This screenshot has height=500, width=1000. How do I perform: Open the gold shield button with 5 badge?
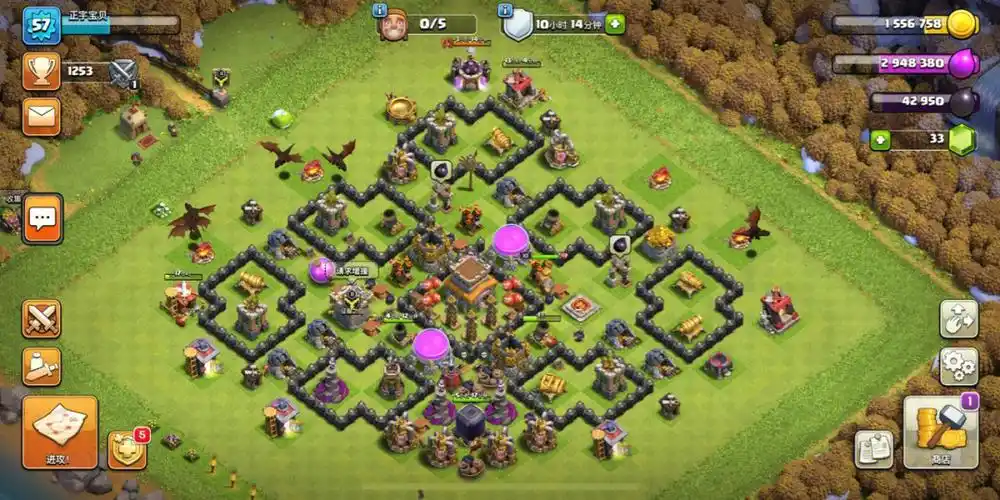coord(127,449)
